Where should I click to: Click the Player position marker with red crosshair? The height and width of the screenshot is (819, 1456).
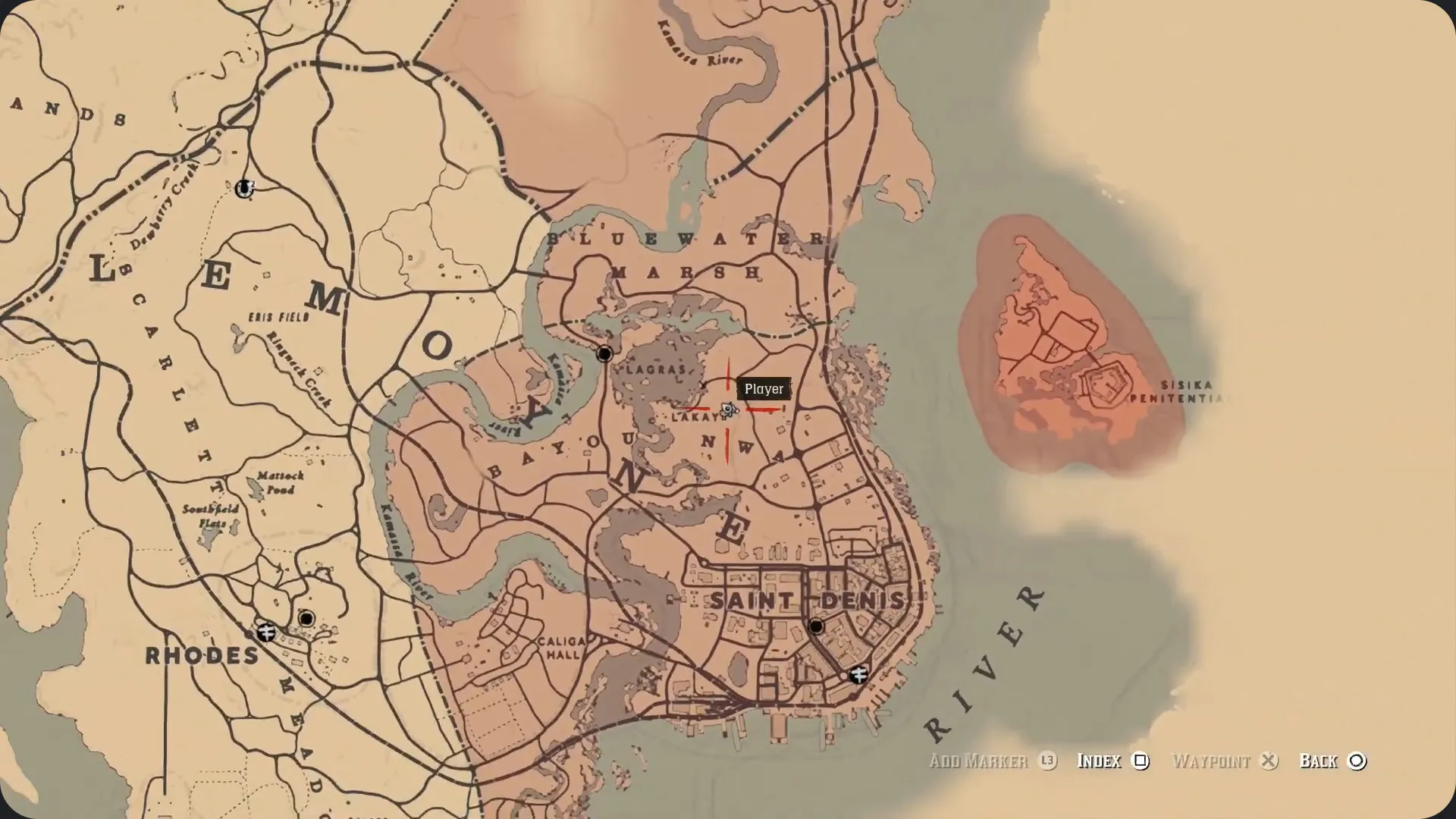click(728, 409)
